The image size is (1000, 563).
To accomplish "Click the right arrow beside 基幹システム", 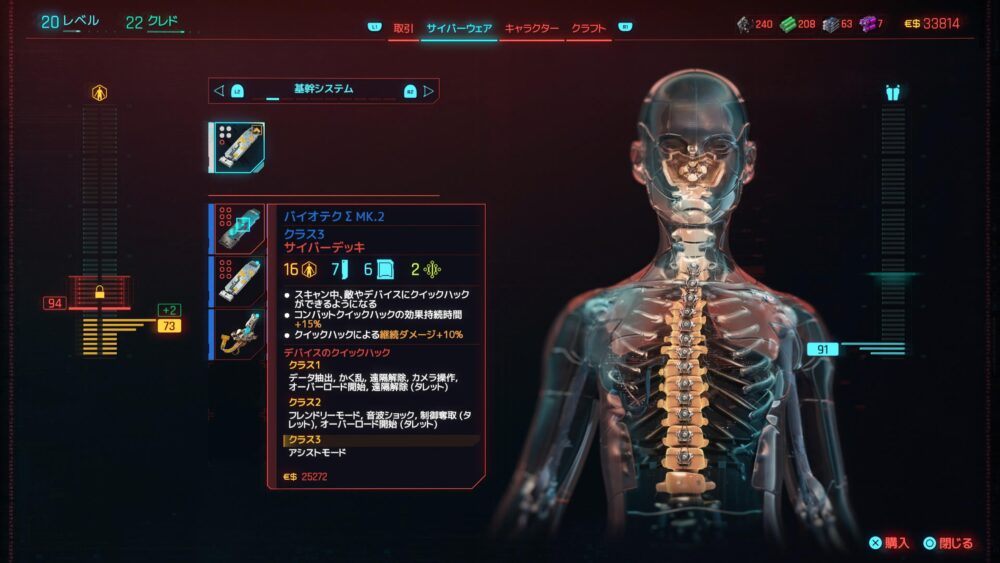I will coord(429,91).
